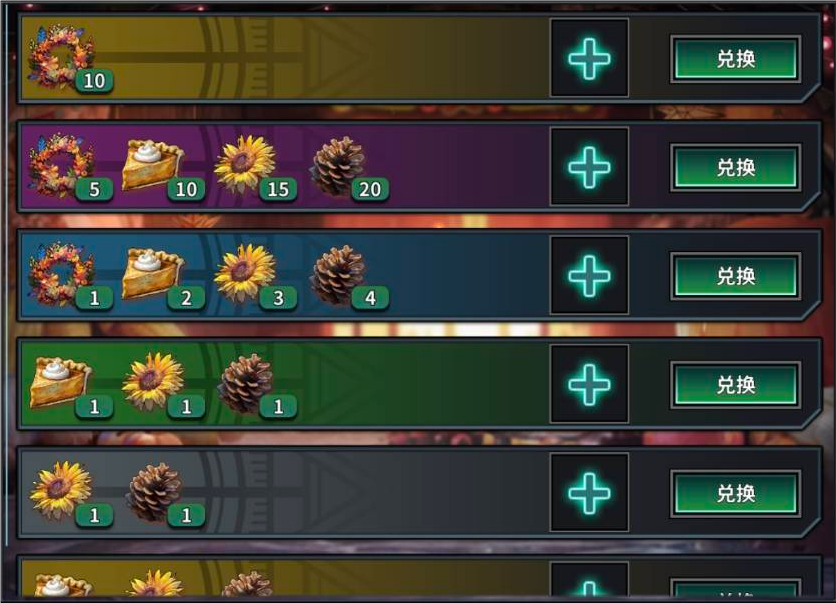836x603 pixels.
Task: Choose the pinecone costing 4
Action: (x=338, y=275)
